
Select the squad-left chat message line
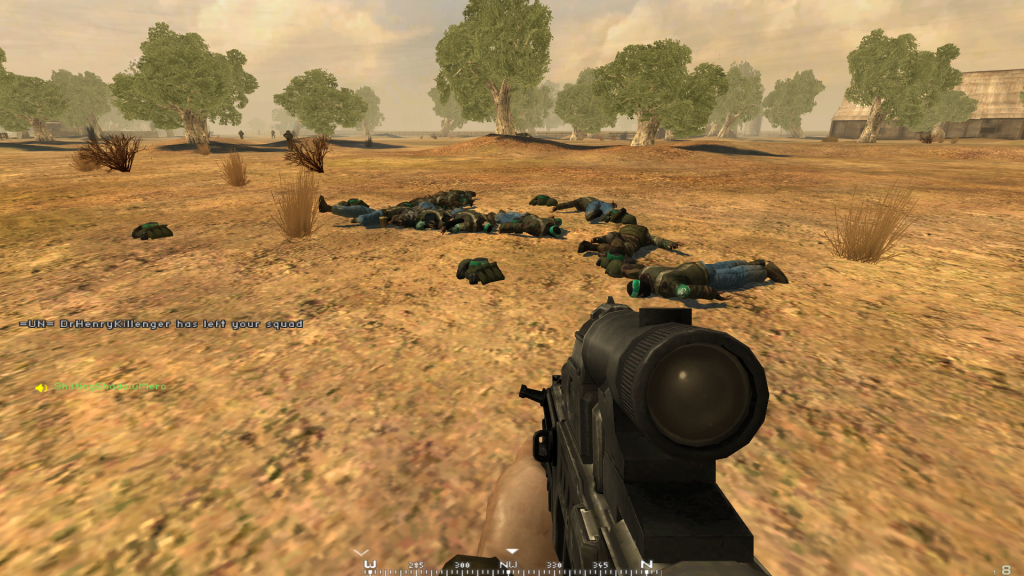(x=161, y=324)
